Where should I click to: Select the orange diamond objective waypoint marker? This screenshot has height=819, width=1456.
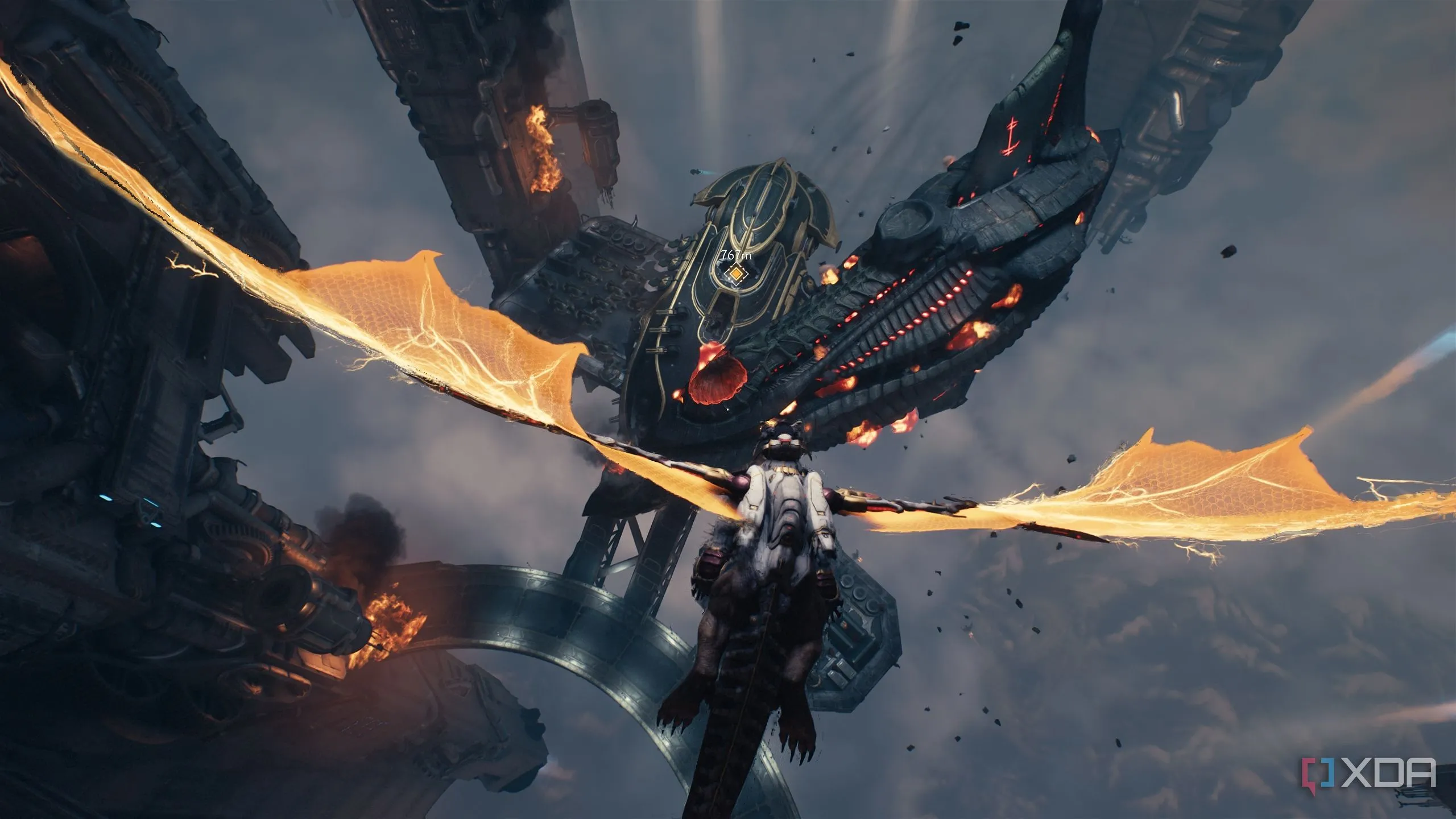[x=737, y=274]
